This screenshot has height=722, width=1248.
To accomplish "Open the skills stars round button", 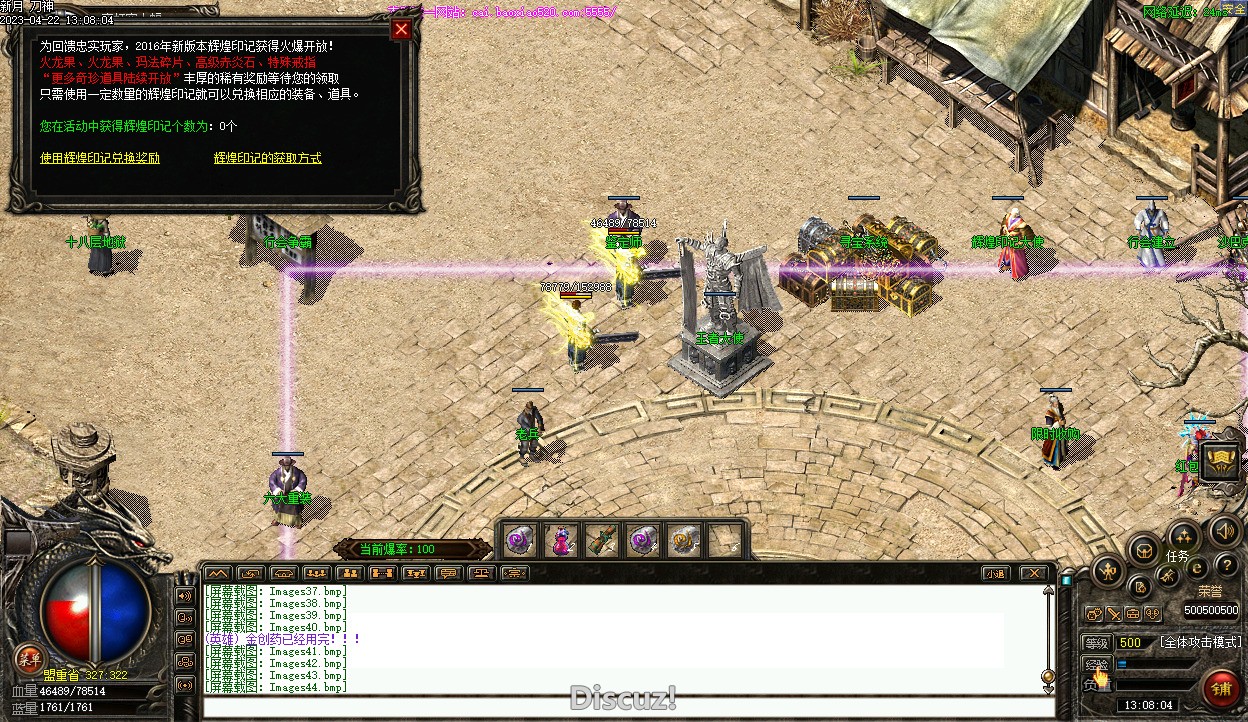I will coord(1183,536).
